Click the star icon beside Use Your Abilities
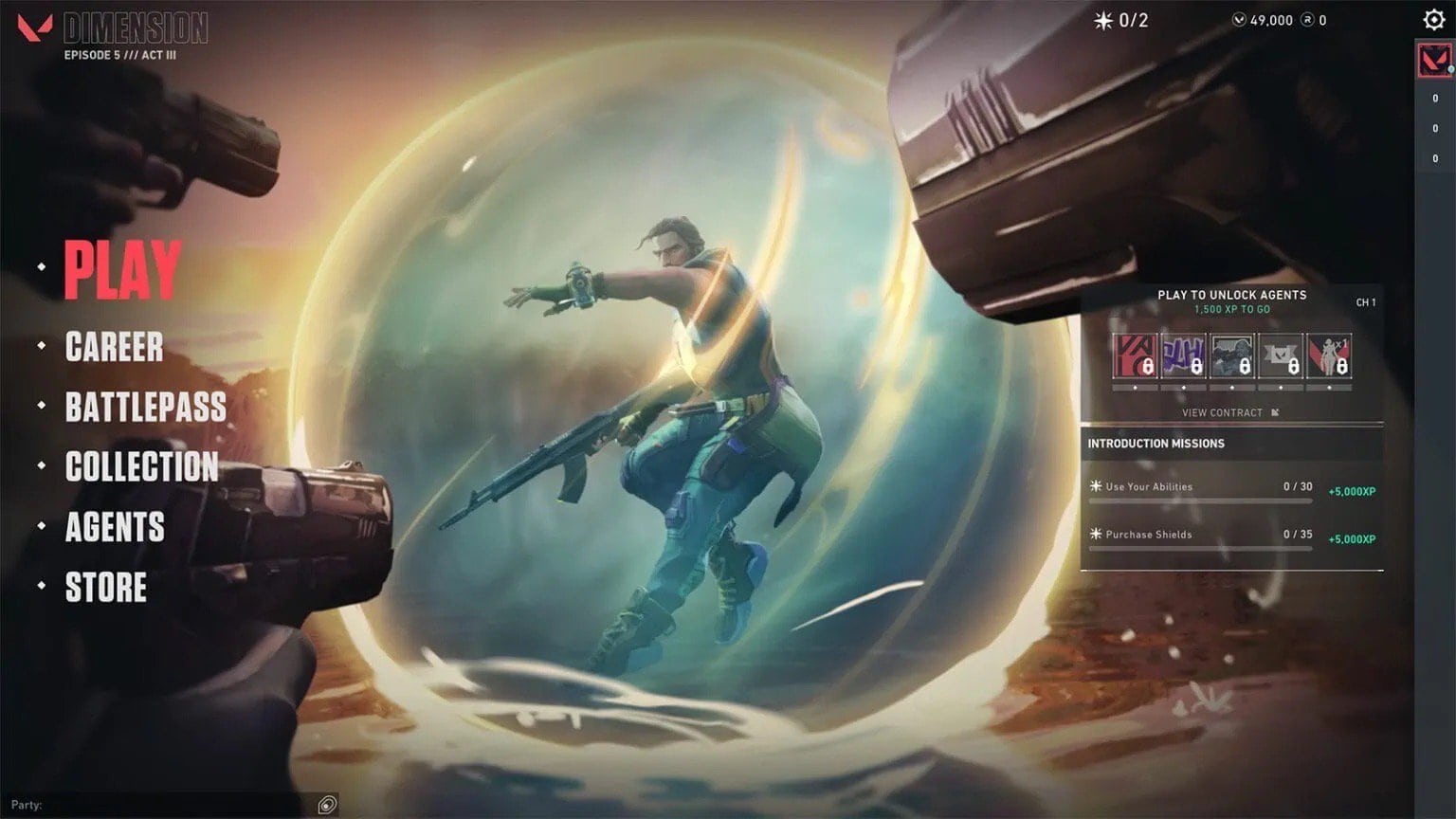 coord(1095,486)
